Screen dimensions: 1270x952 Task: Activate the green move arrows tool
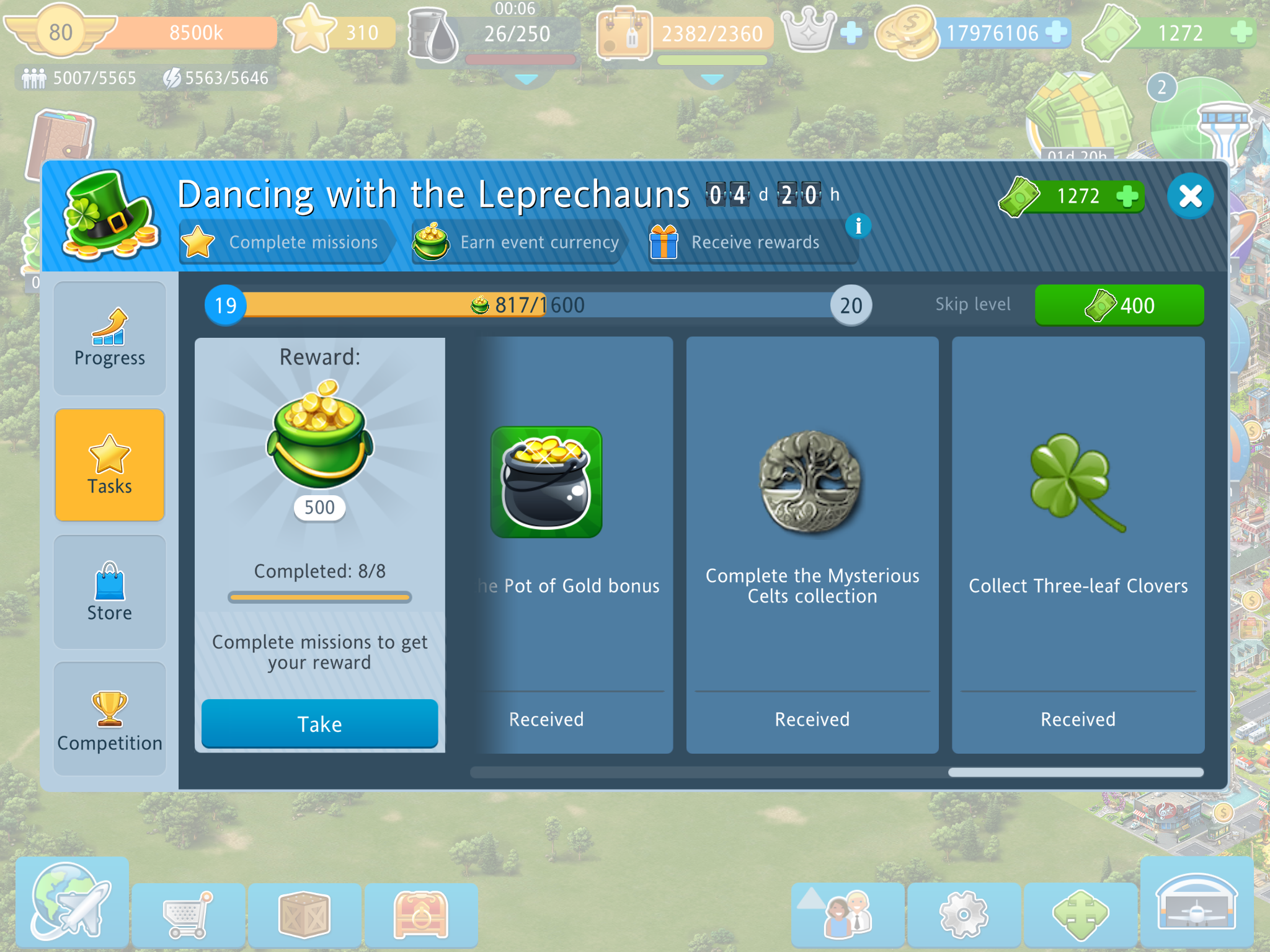[1080, 914]
